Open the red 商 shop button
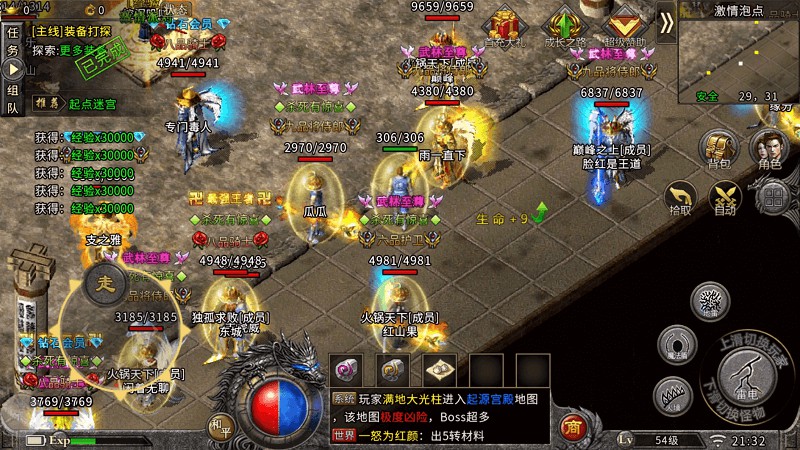 click(x=573, y=427)
